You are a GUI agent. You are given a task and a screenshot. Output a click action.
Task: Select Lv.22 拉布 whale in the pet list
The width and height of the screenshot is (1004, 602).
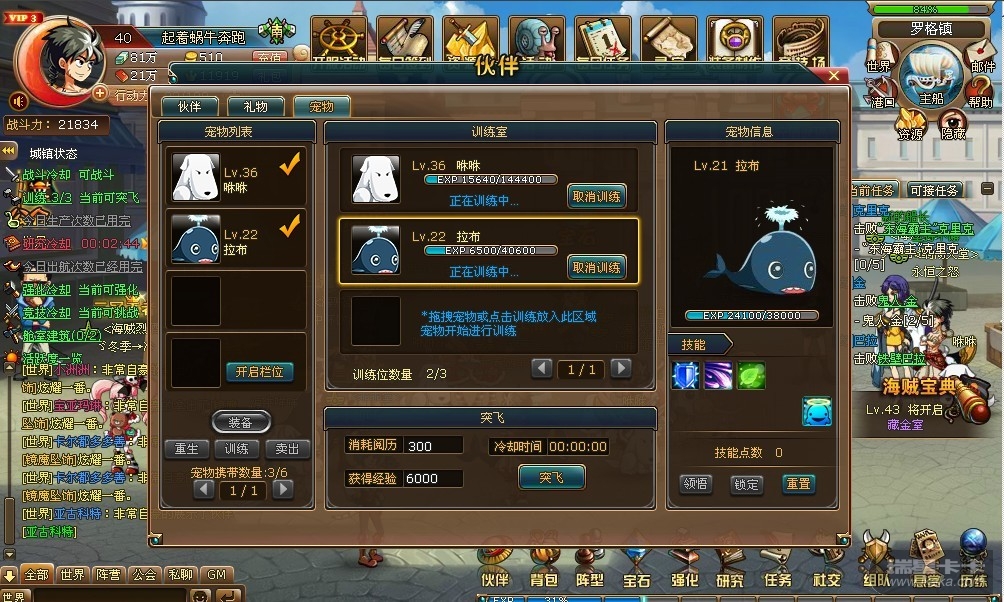click(x=236, y=240)
